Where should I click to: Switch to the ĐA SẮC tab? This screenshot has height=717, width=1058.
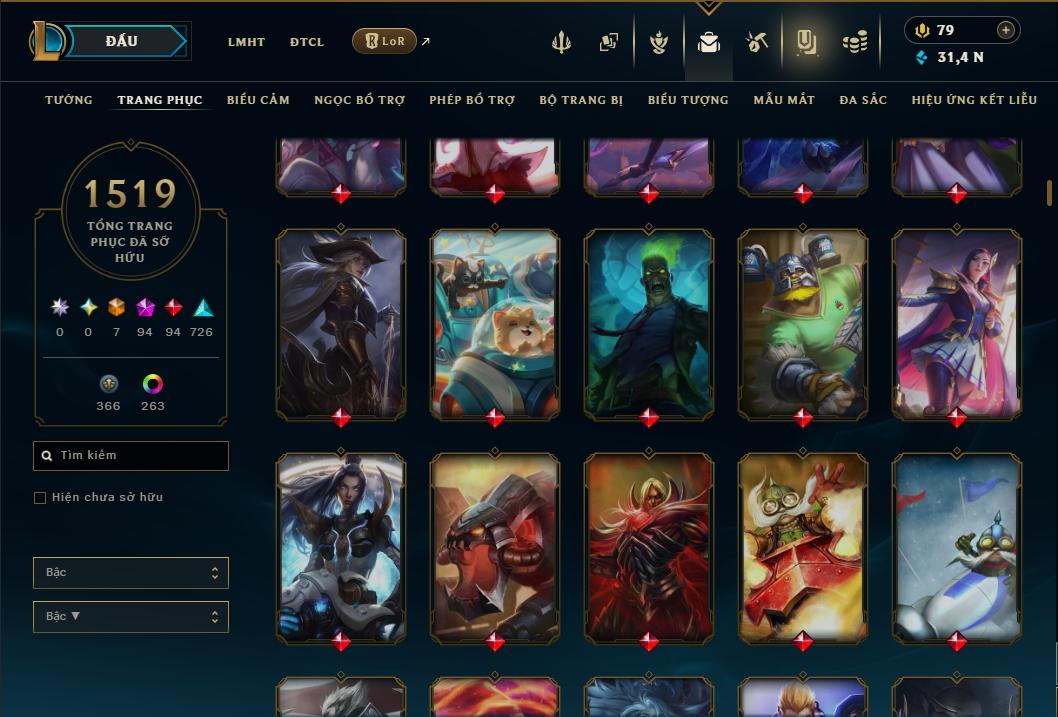pyautogui.click(x=863, y=100)
